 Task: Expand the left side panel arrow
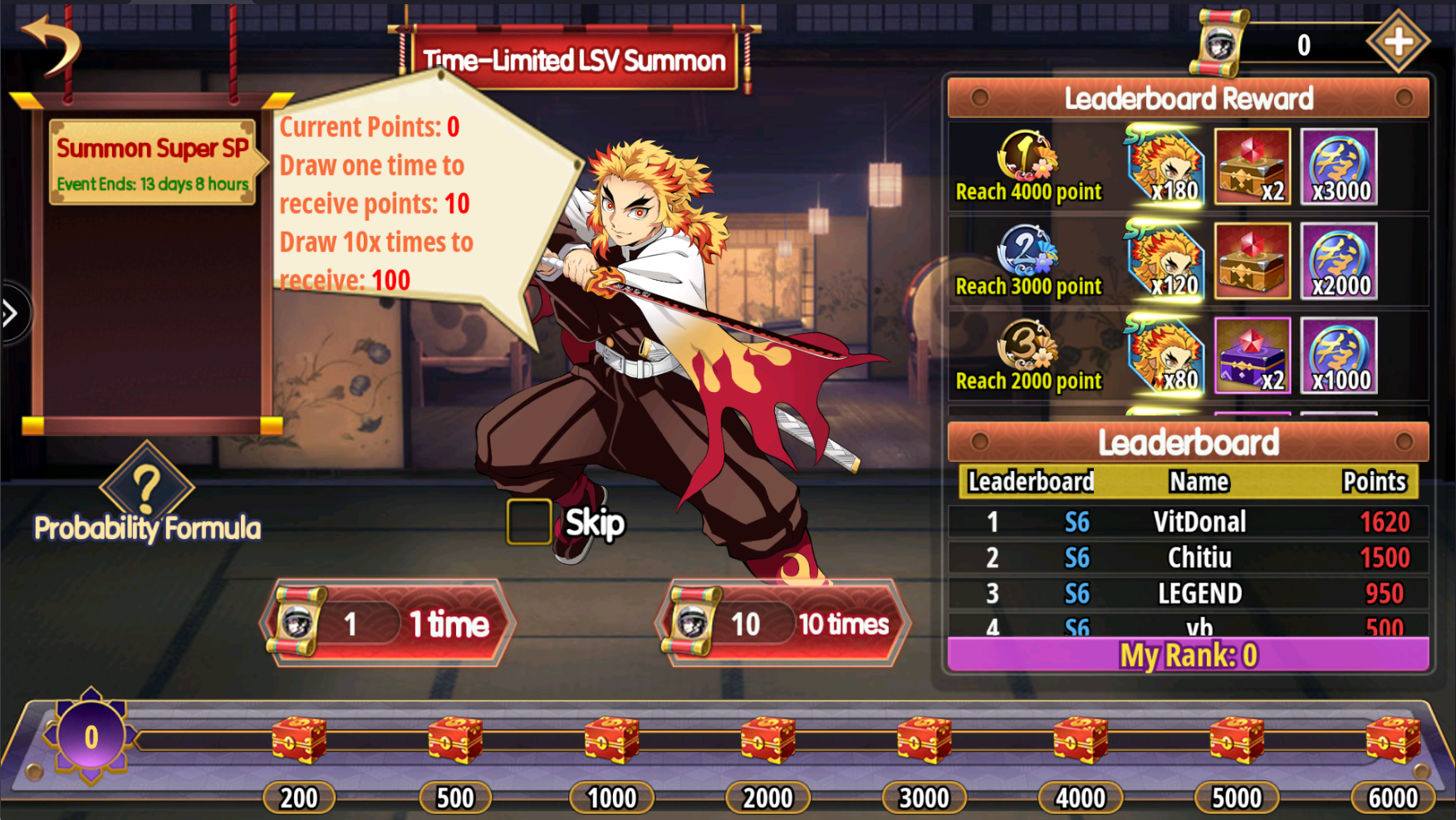pos(12,313)
